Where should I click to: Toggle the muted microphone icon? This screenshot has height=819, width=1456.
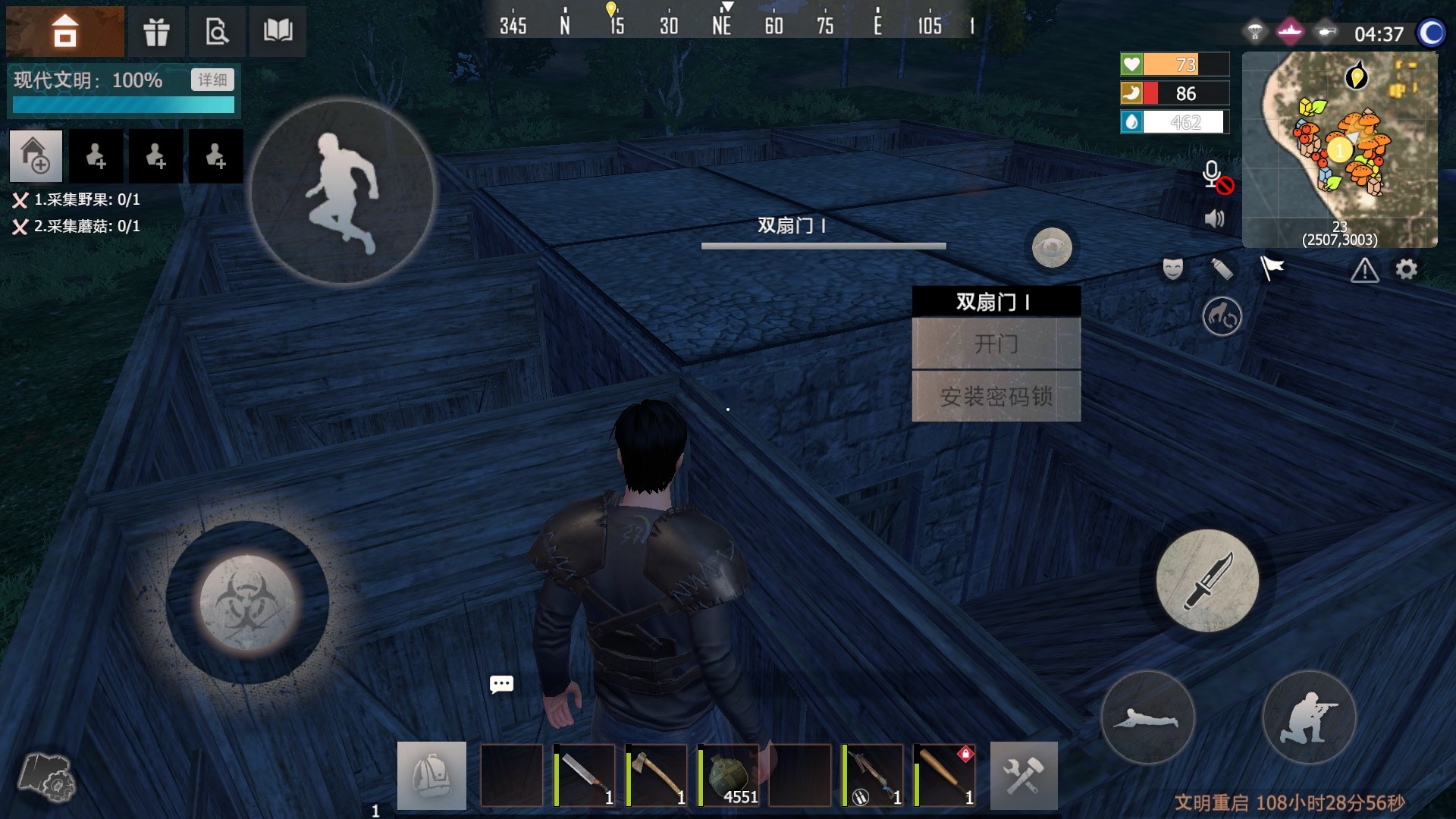(1216, 177)
